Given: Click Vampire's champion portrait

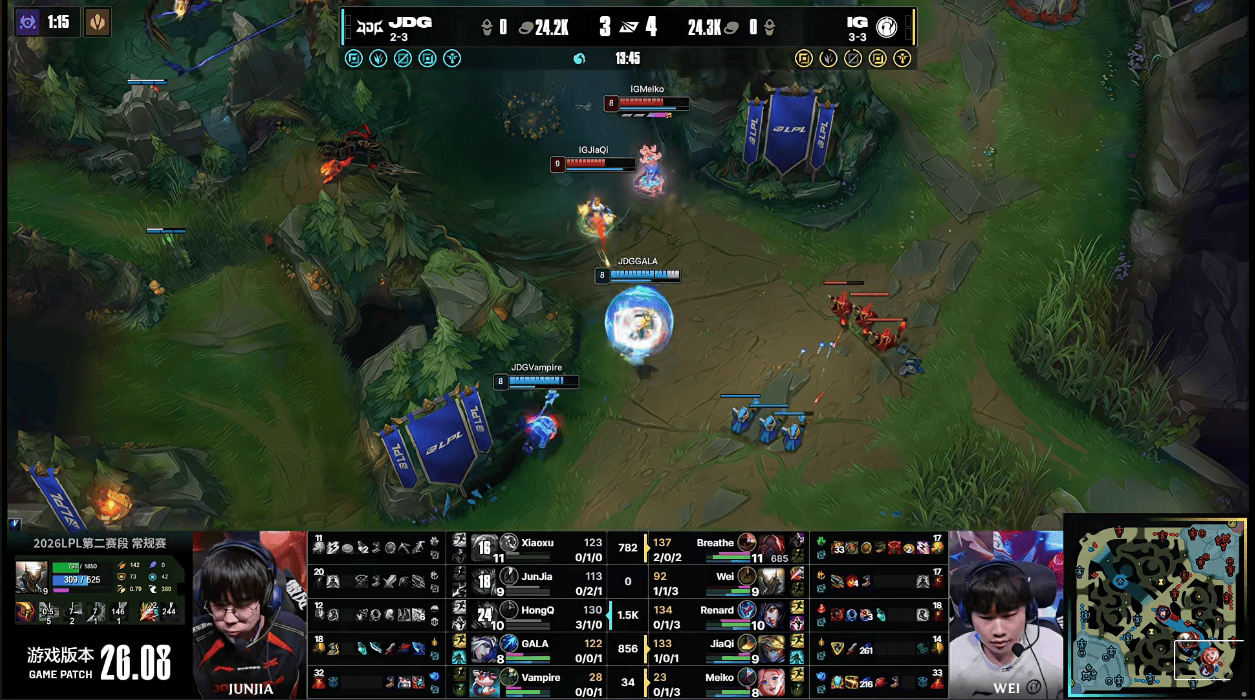Looking at the screenshot, I should (485, 682).
